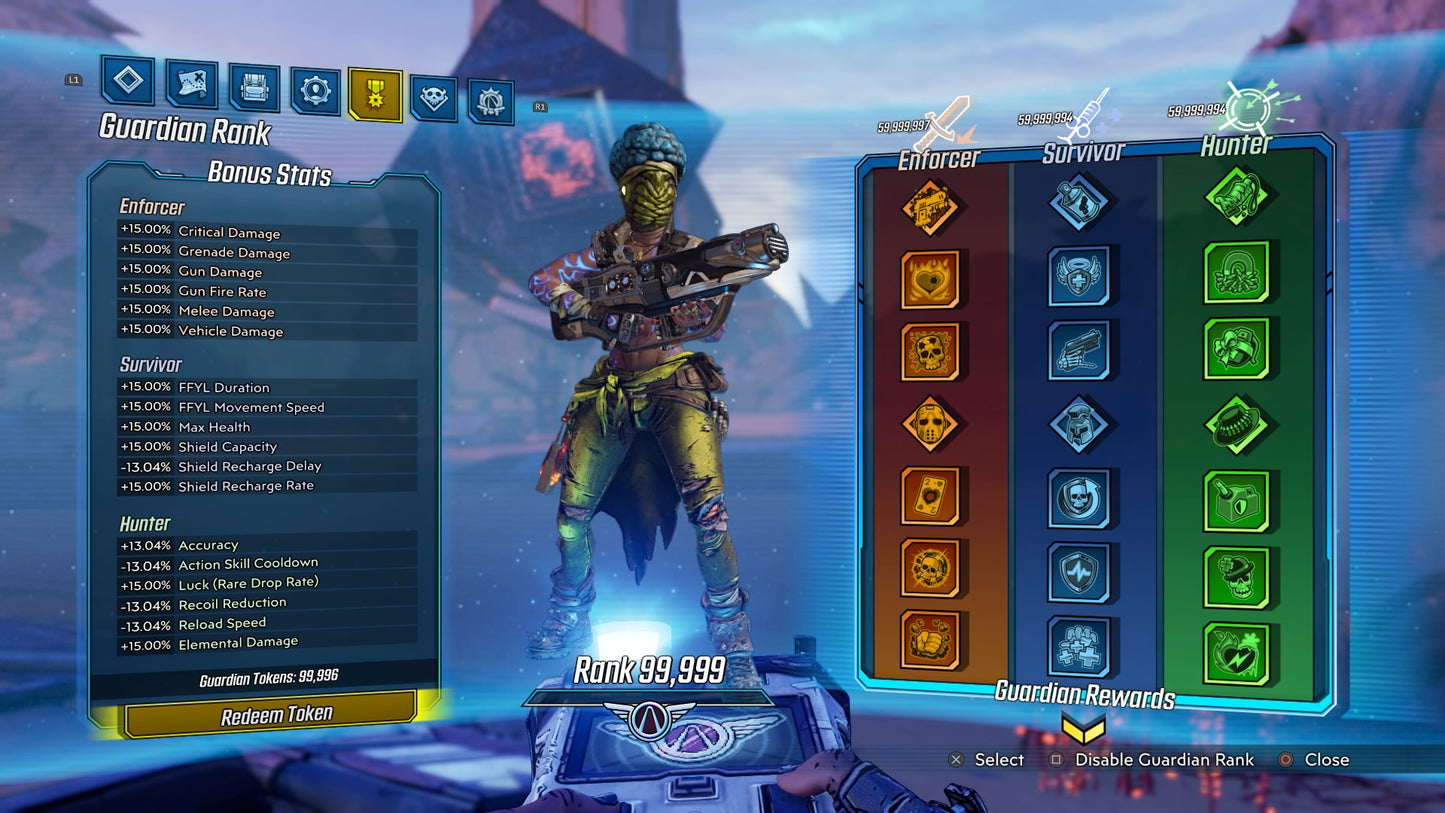The image size is (1445, 813).
Task: Select the bullet-filled hat Hunter reward
Action: (1238, 424)
